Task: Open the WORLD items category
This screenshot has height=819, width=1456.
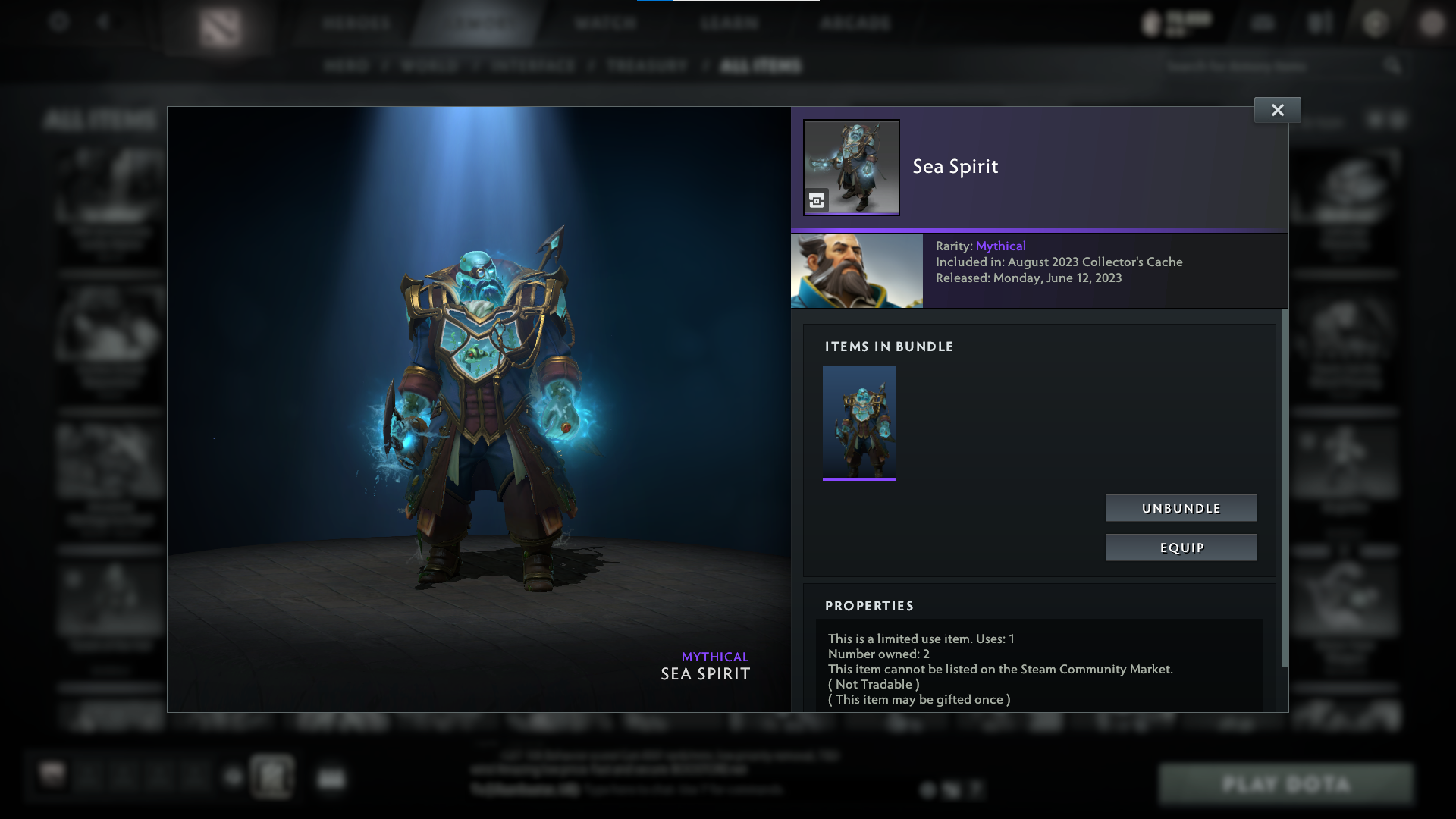Action: point(428,66)
